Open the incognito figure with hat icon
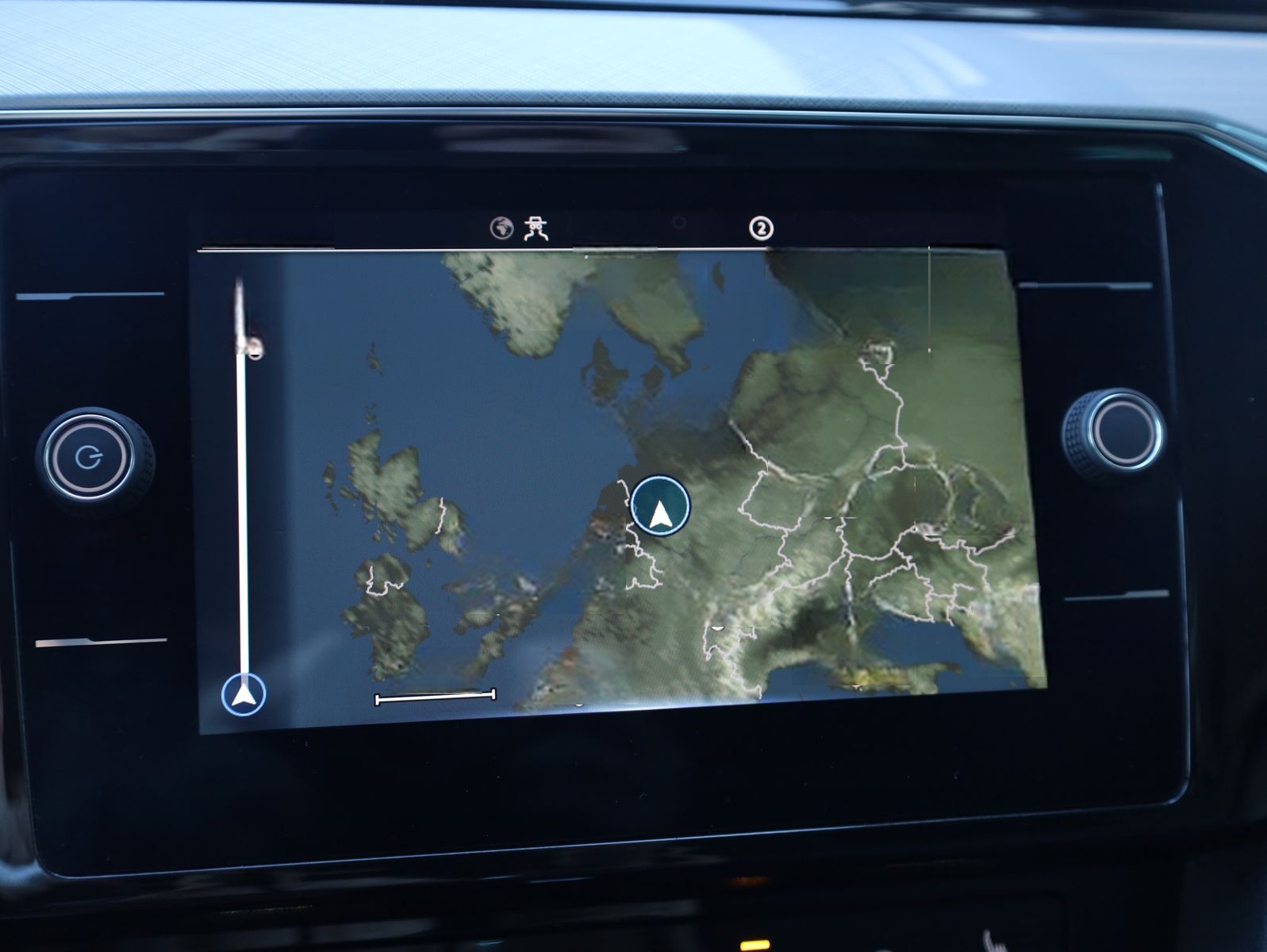The image size is (1267, 952). 537,228
